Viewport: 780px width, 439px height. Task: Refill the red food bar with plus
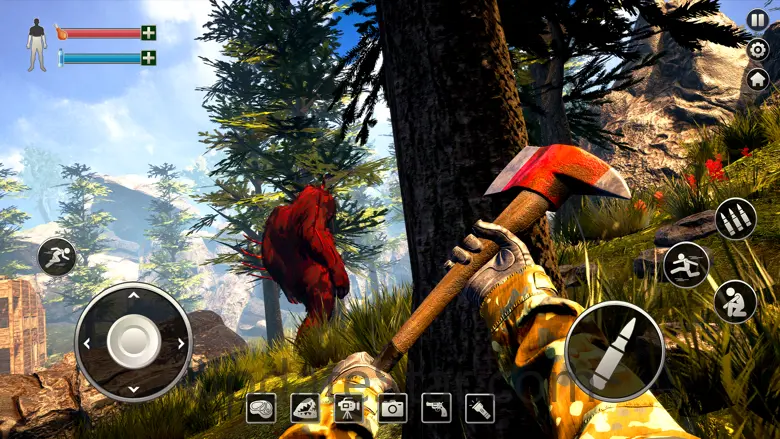pyautogui.click(x=148, y=33)
